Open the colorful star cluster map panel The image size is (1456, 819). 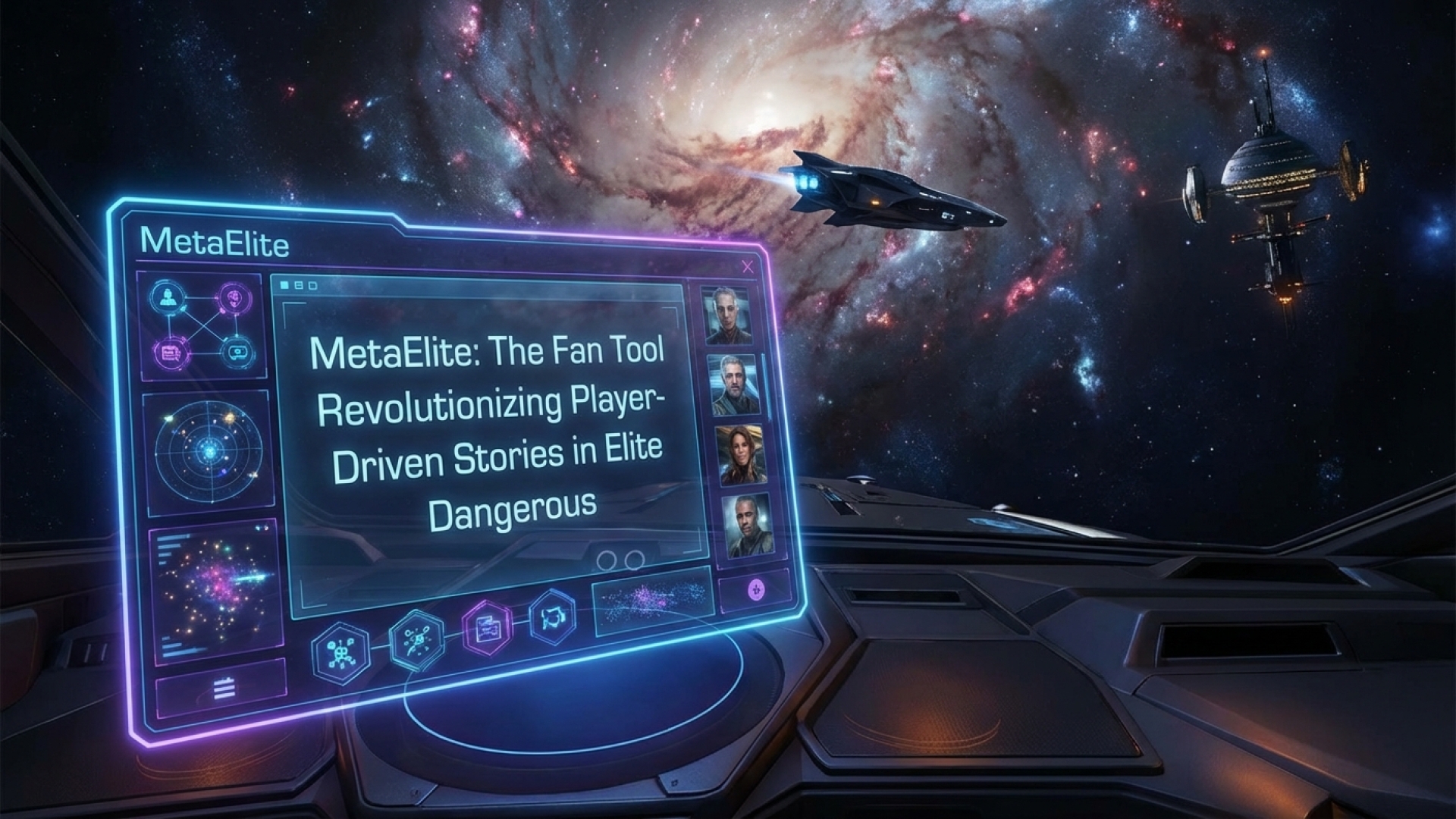pyautogui.click(x=215, y=590)
